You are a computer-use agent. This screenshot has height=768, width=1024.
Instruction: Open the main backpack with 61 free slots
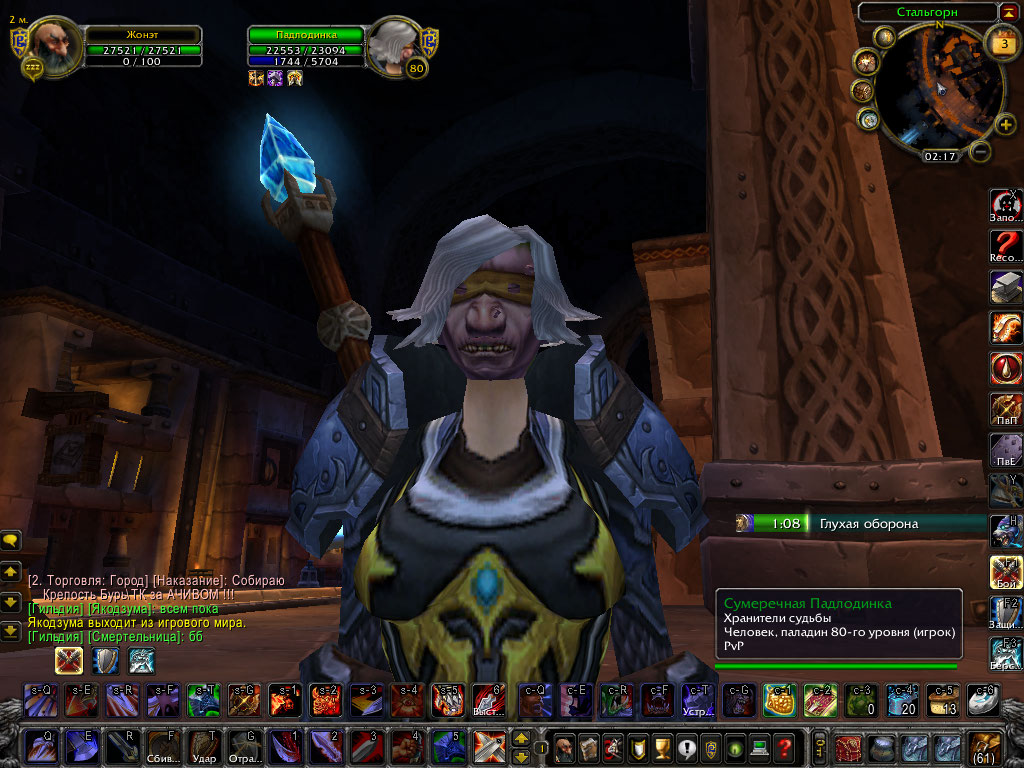point(984,747)
